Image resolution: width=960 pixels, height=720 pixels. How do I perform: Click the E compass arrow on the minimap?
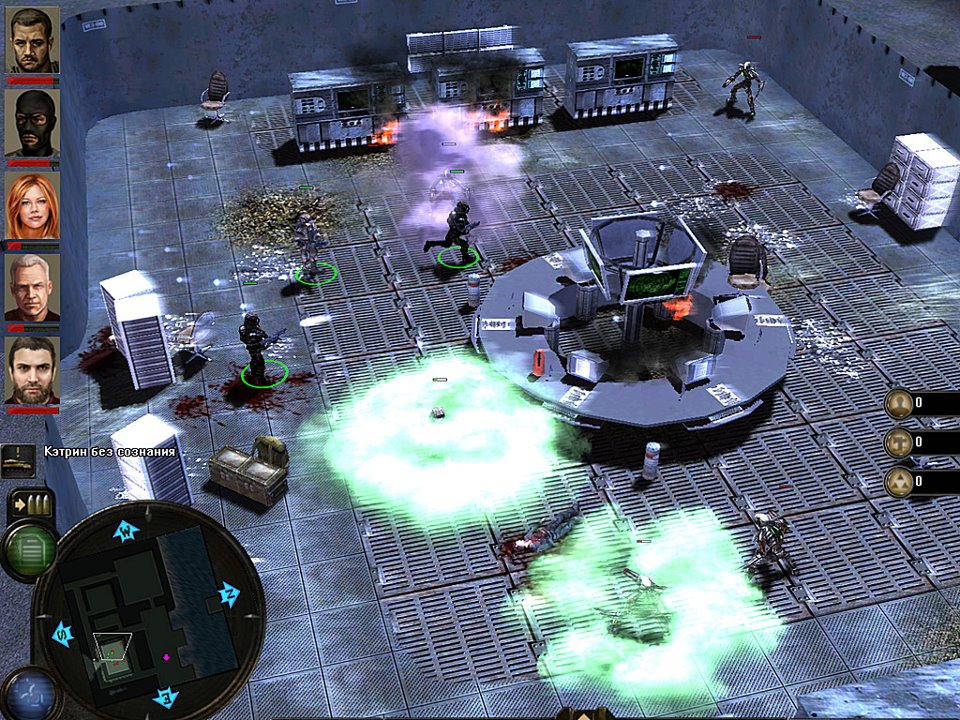pyautogui.click(x=166, y=696)
